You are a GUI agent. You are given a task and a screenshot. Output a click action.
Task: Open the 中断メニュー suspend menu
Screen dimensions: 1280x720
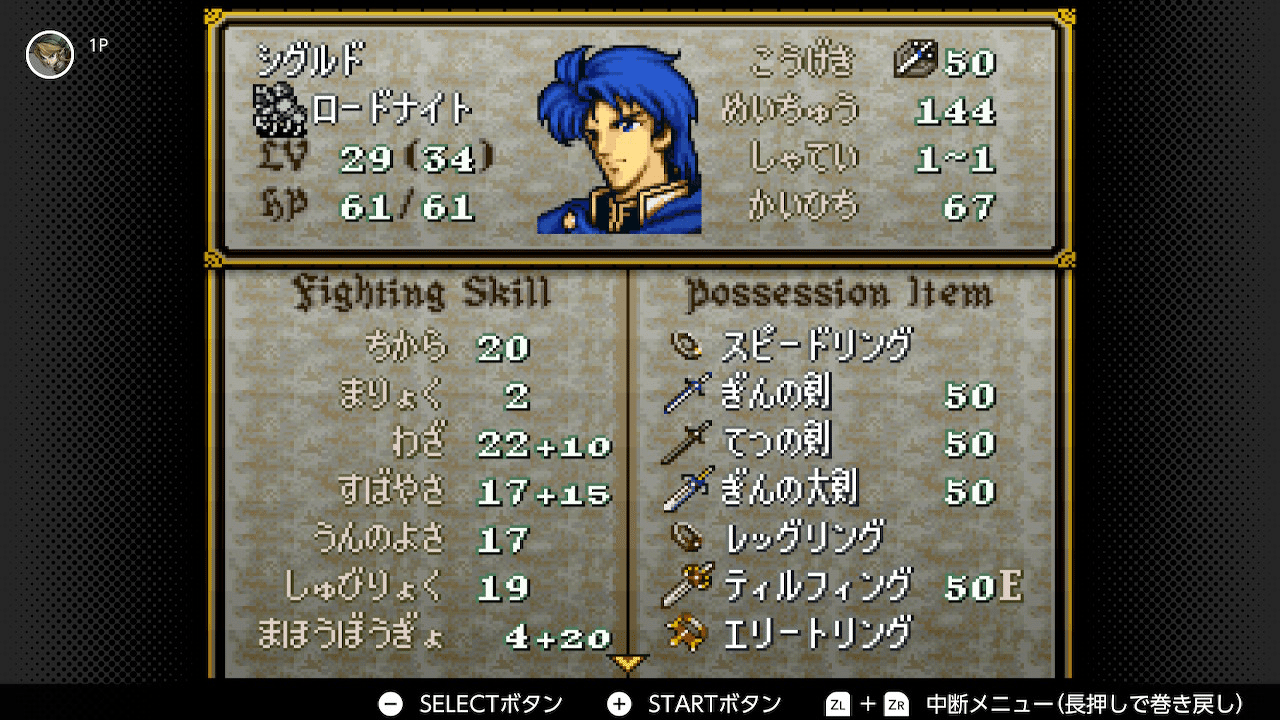[1085, 703]
